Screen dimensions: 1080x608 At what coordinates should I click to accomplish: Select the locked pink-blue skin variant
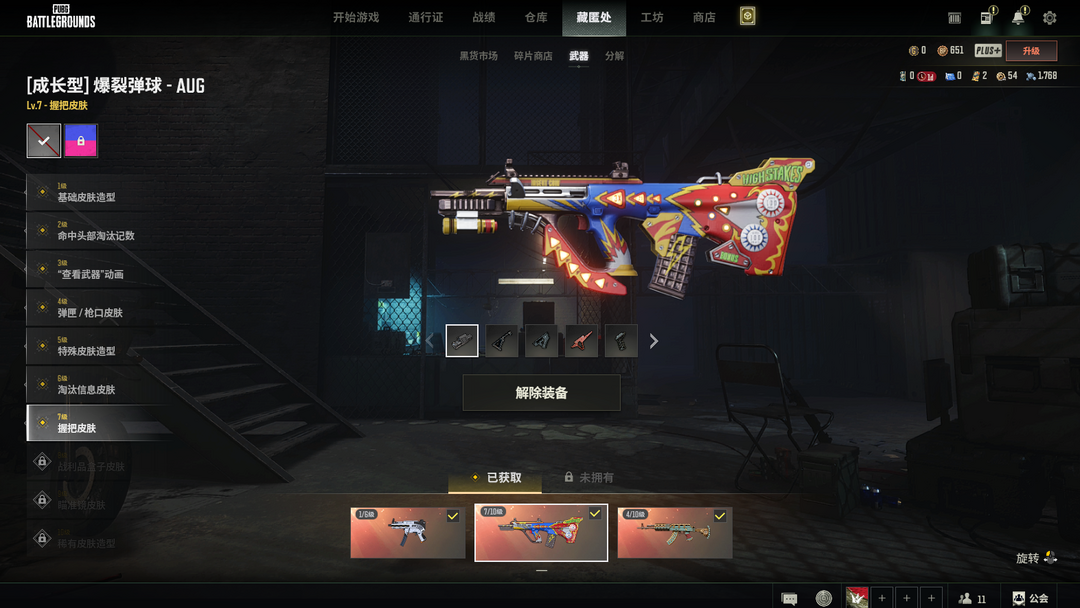coord(81,141)
